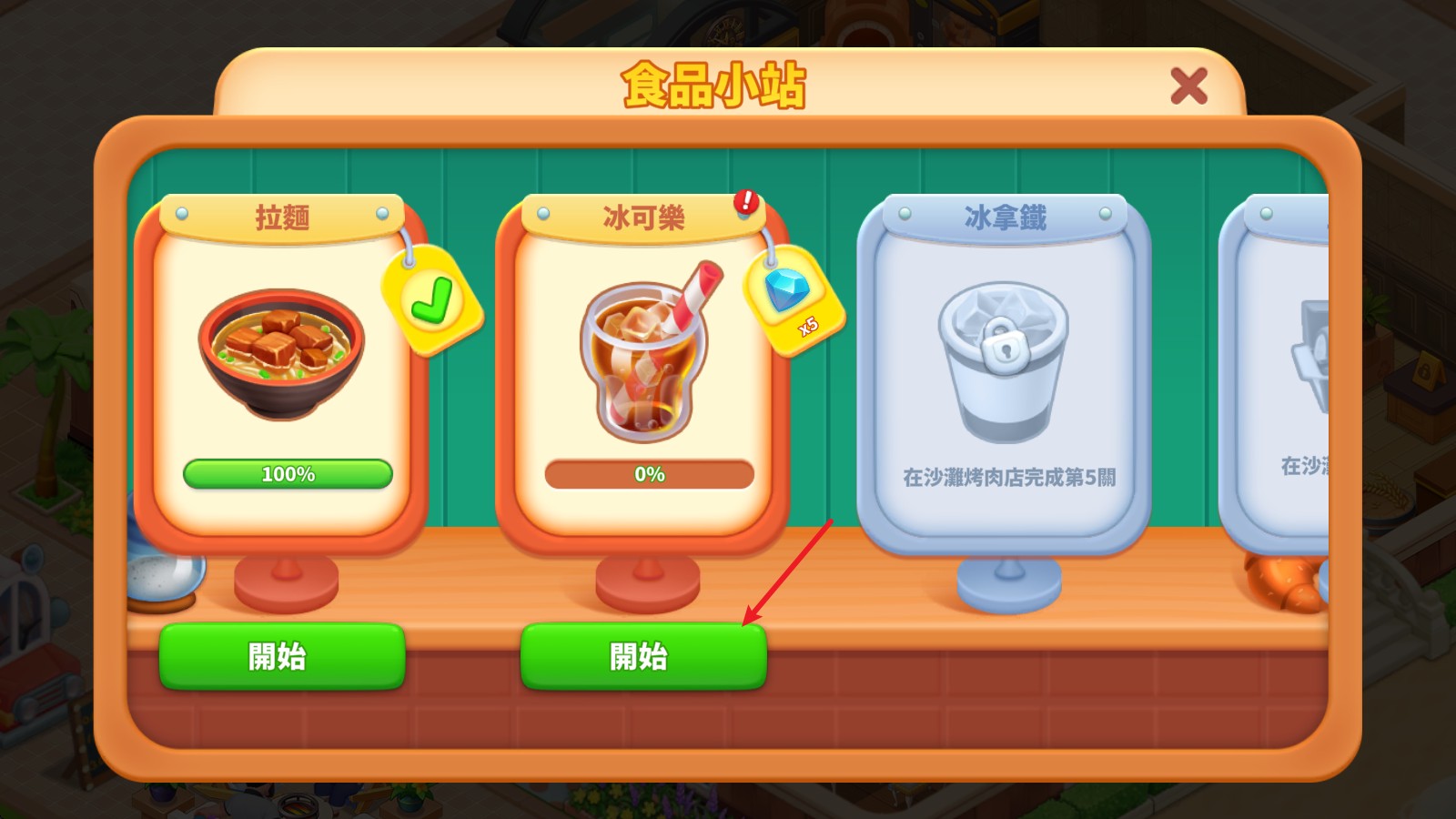
Task: Open the 拉麵 recipe card
Action: tap(282, 364)
